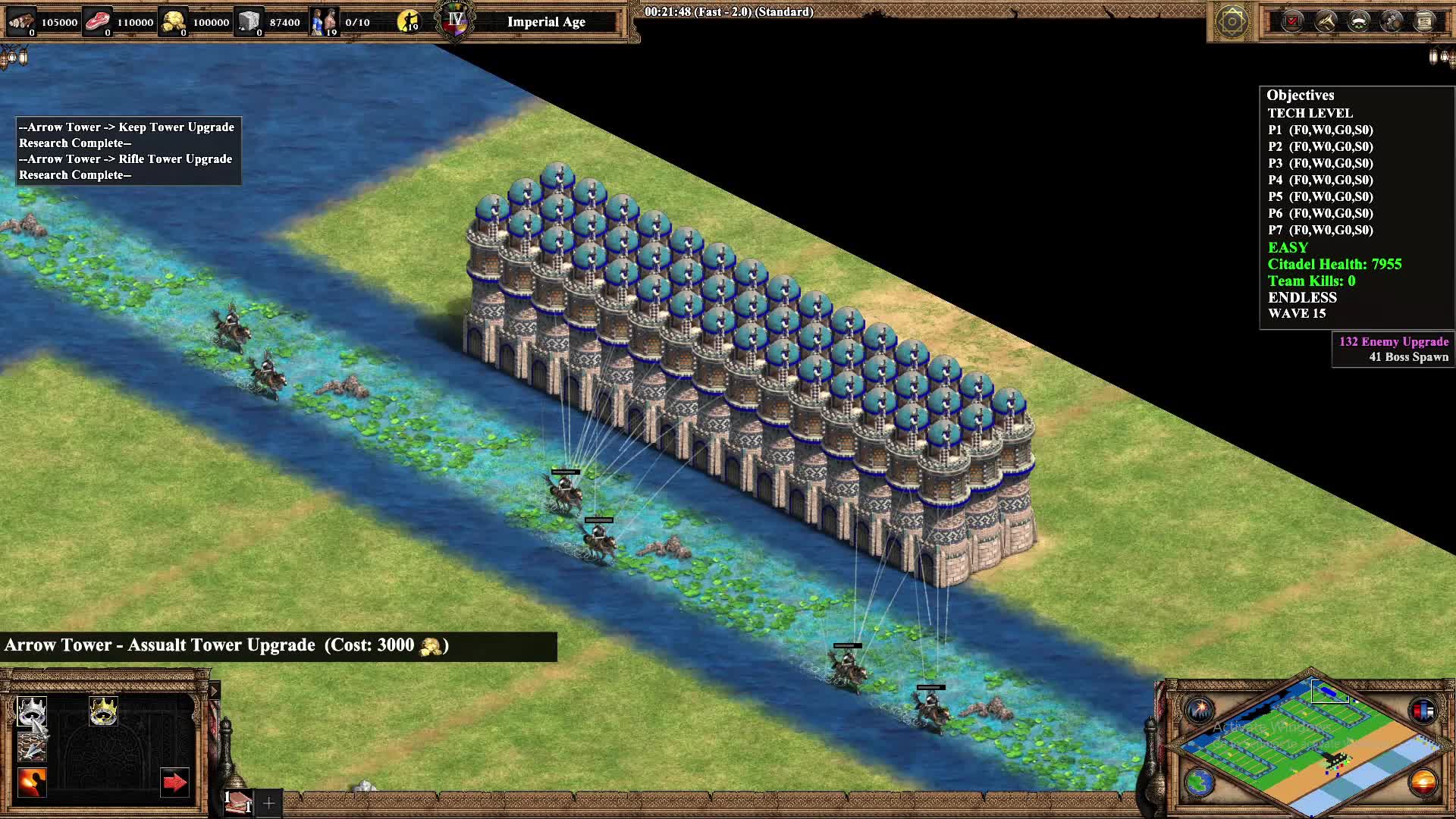
Task: Open the Objectives panel header
Action: pos(1301,95)
